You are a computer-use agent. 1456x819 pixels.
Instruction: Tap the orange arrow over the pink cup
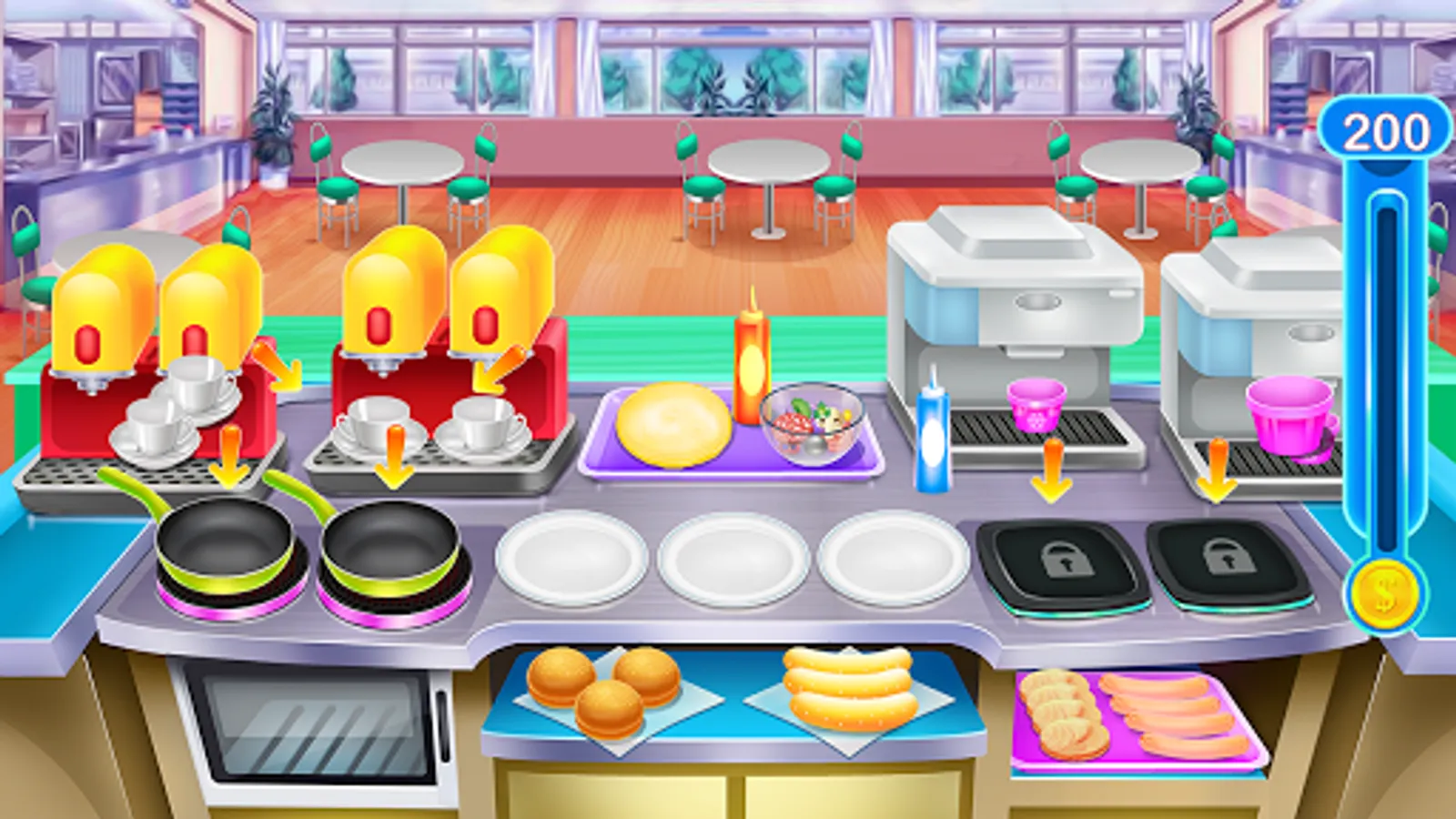coord(1053,469)
